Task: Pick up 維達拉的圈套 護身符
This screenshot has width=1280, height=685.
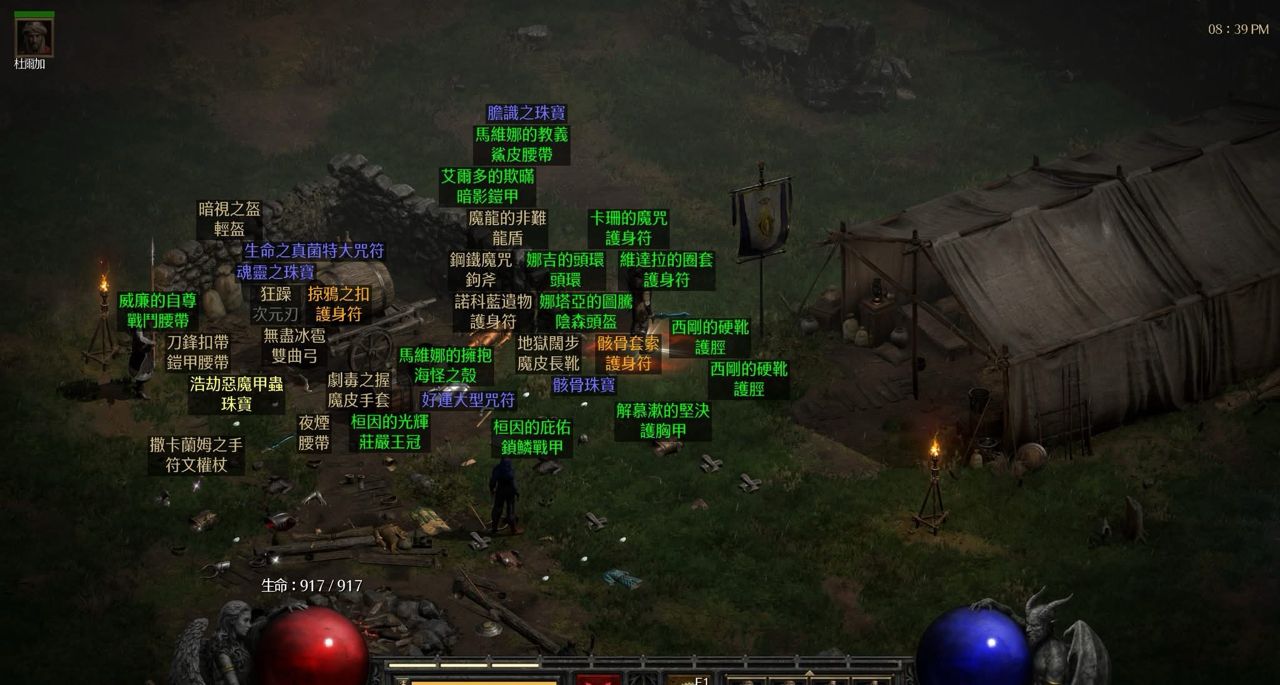Action: pos(666,270)
